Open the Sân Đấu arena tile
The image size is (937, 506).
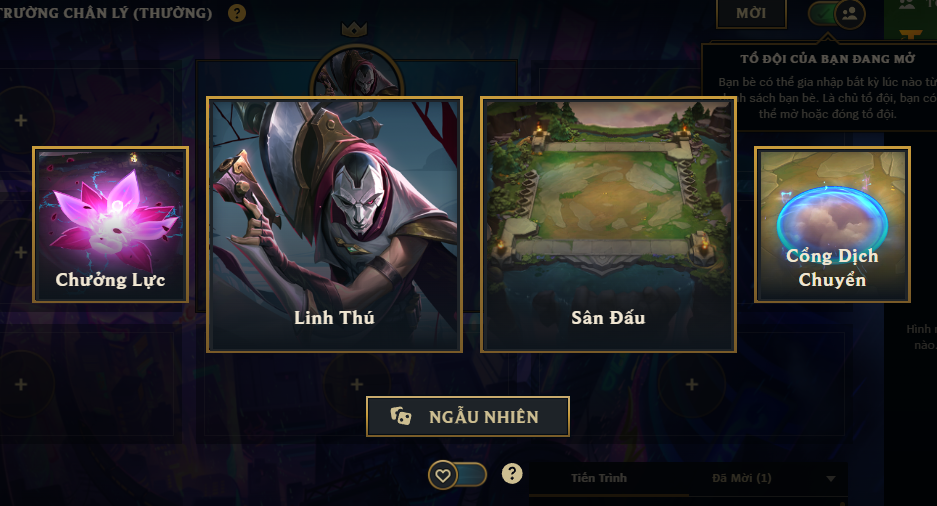pos(608,224)
